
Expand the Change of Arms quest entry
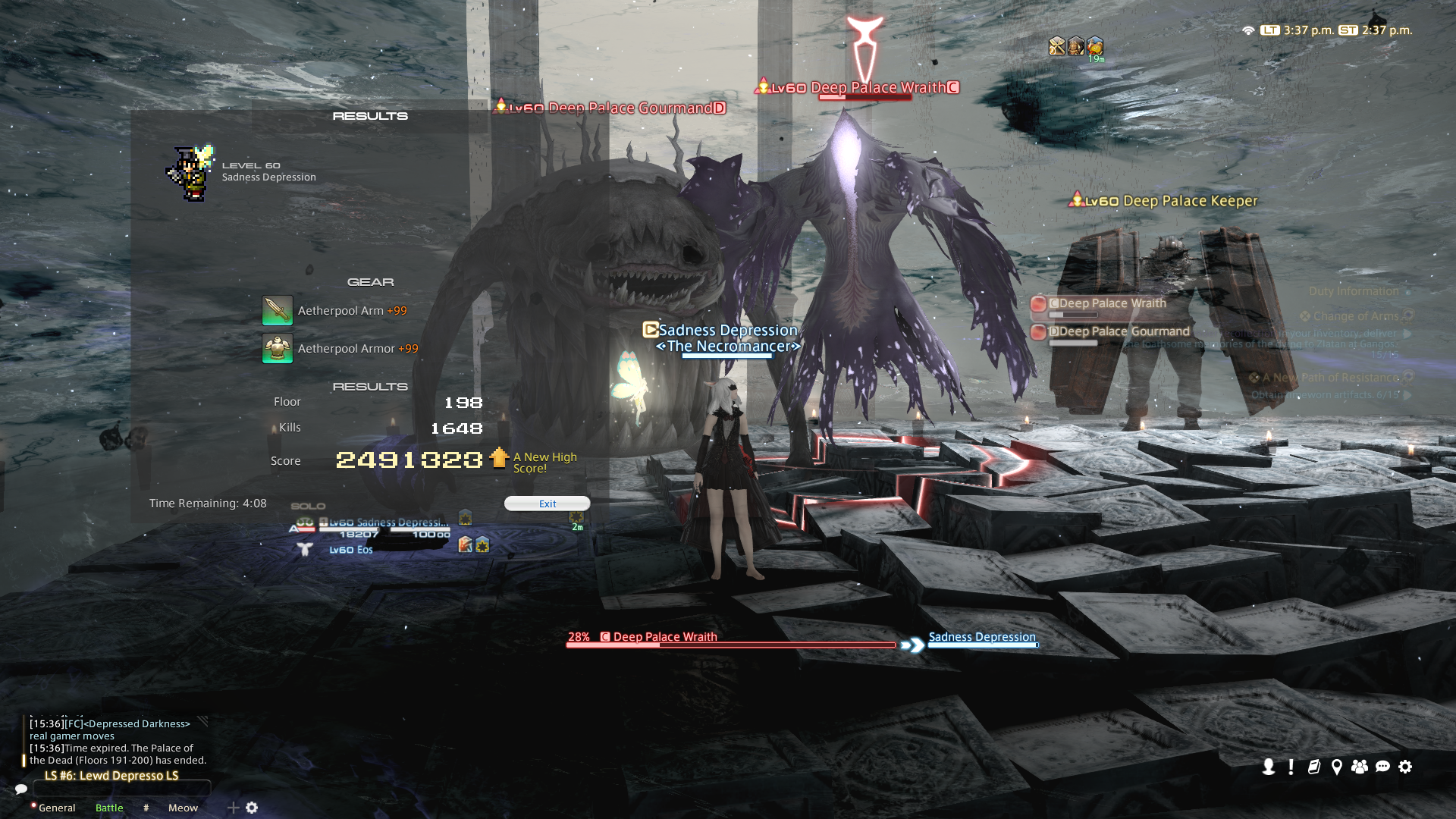[1356, 316]
